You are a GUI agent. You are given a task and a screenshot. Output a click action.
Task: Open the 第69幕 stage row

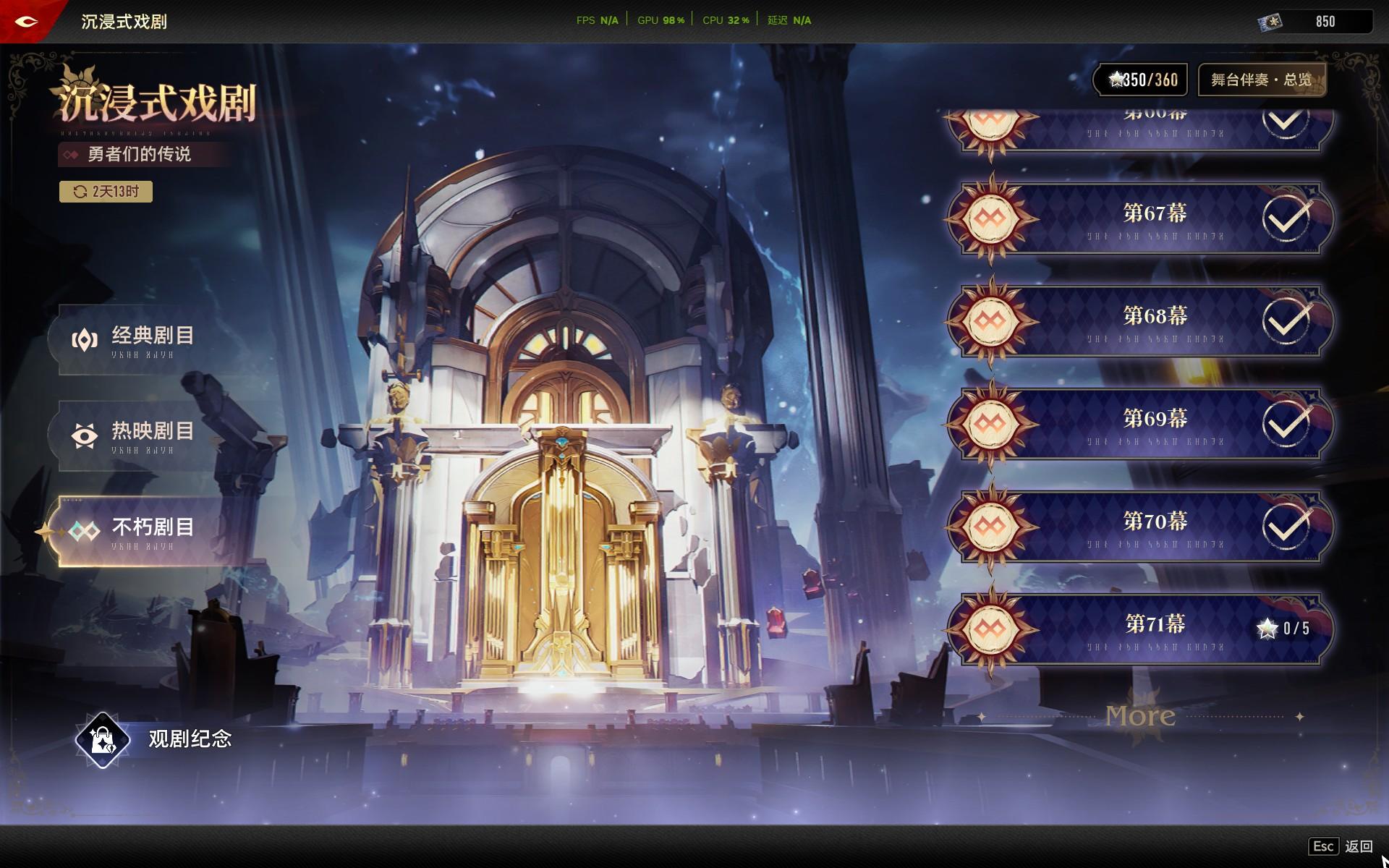coord(1154,423)
